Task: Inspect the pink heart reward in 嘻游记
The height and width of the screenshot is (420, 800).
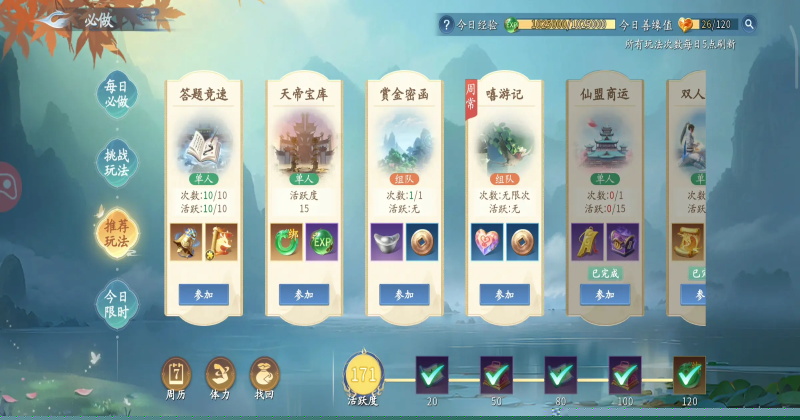Action: click(x=486, y=242)
